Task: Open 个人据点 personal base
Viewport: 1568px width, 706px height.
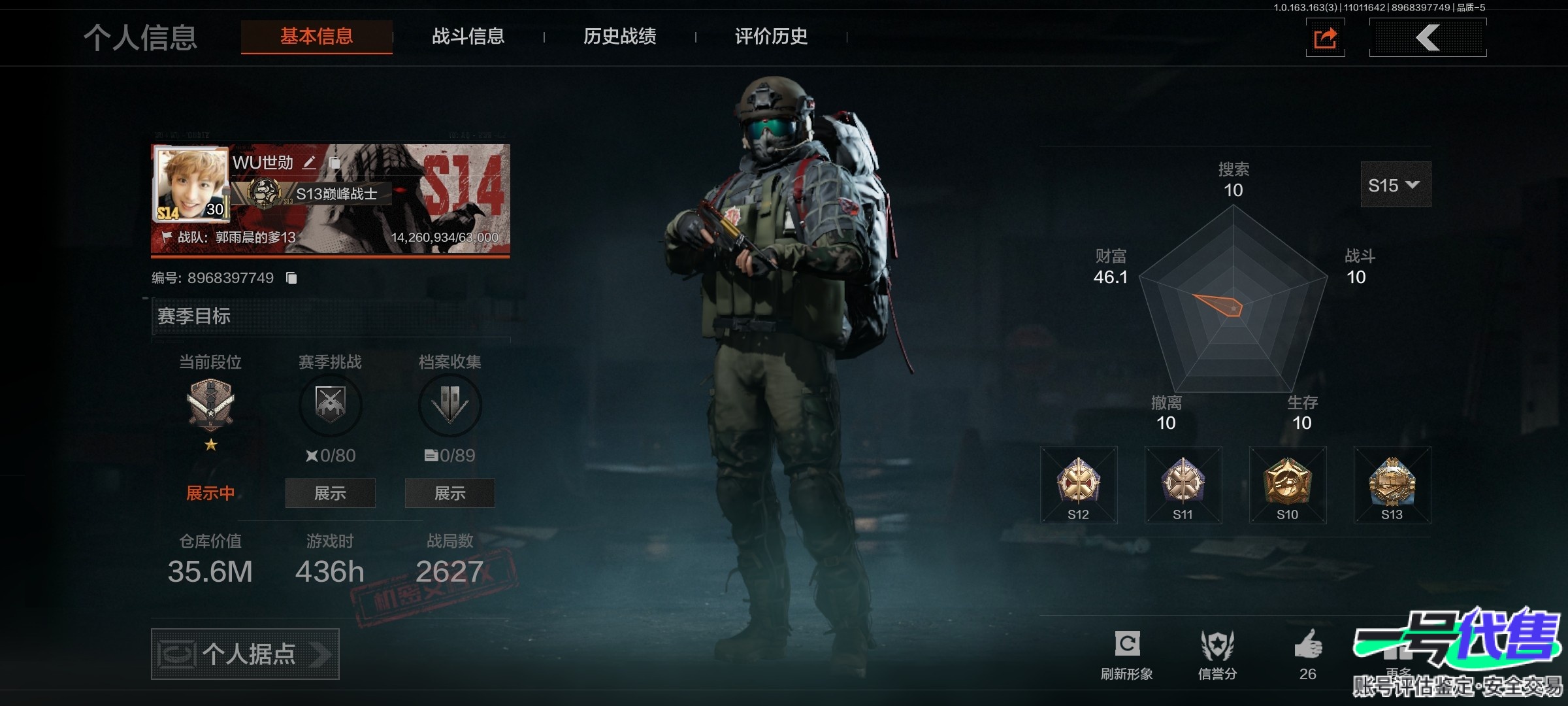Action: point(245,654)
